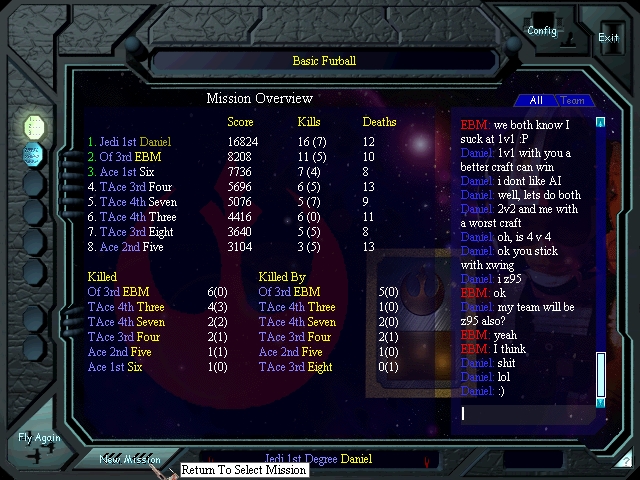Switch chat to the Team tab
Image resolution: width=640 pixels, height=480 pixels.
pos(573,100)
